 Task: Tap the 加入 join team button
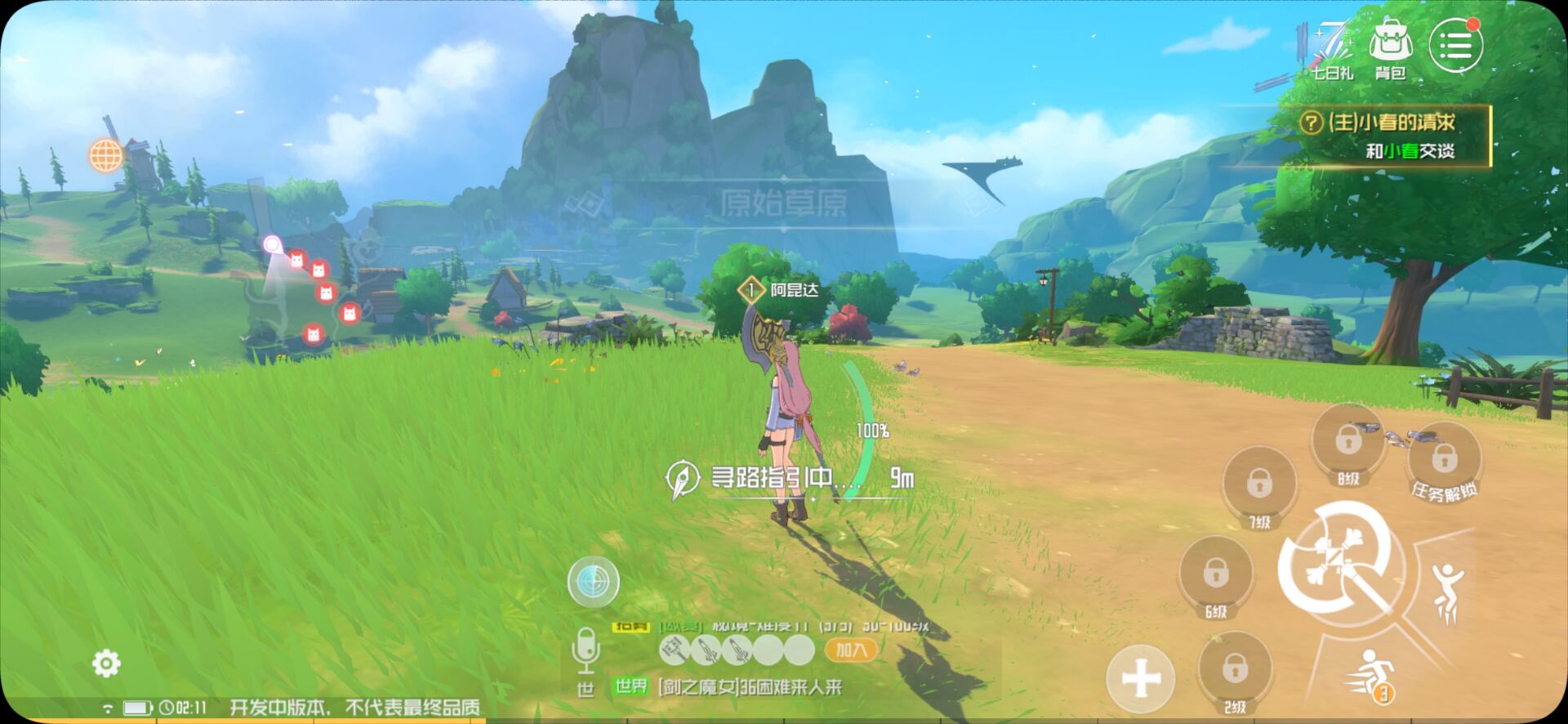[x=850, y=650]
